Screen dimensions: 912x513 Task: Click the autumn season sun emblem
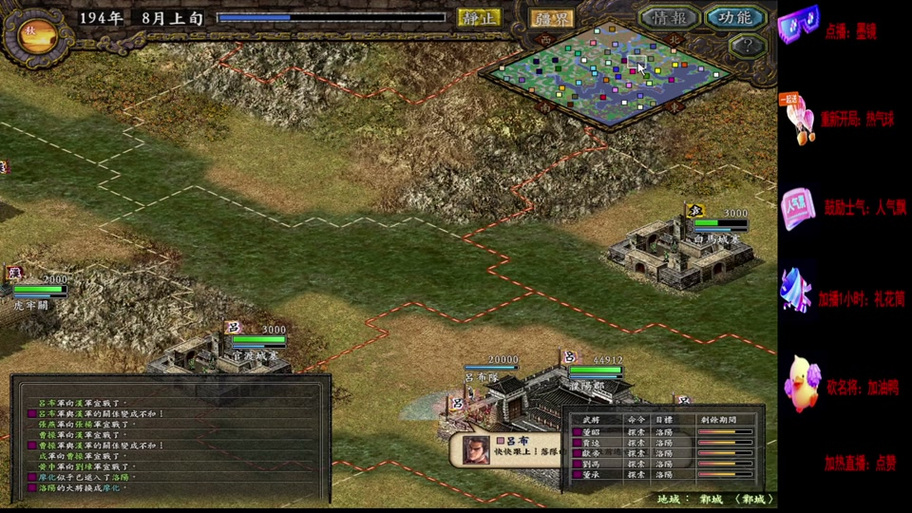click(x=32, y=32)
